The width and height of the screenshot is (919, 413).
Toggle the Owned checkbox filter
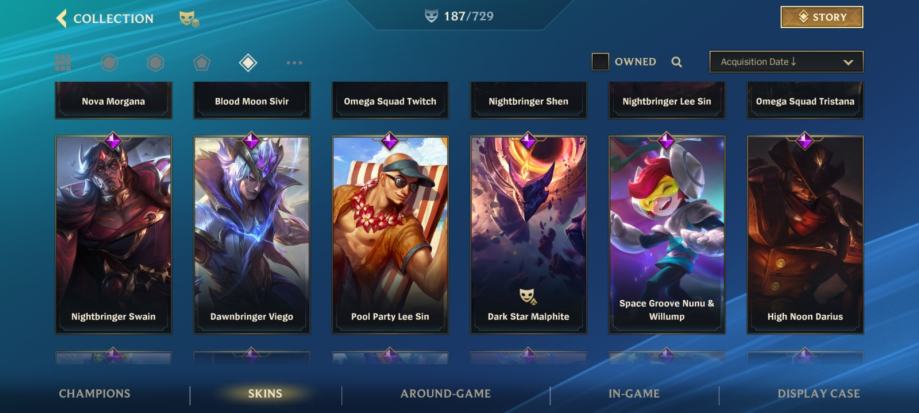(600, 62)
